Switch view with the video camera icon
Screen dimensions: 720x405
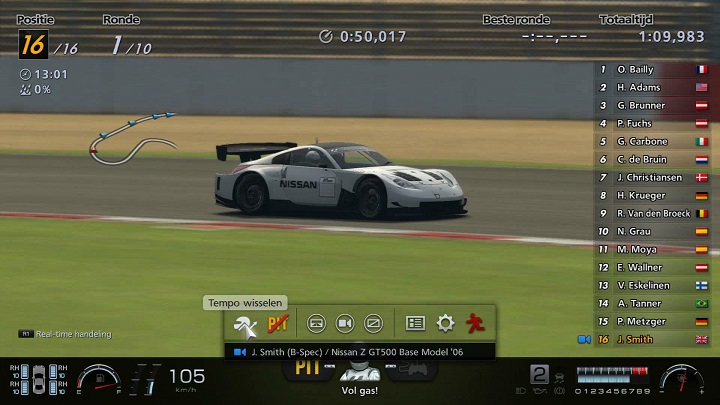345,324
